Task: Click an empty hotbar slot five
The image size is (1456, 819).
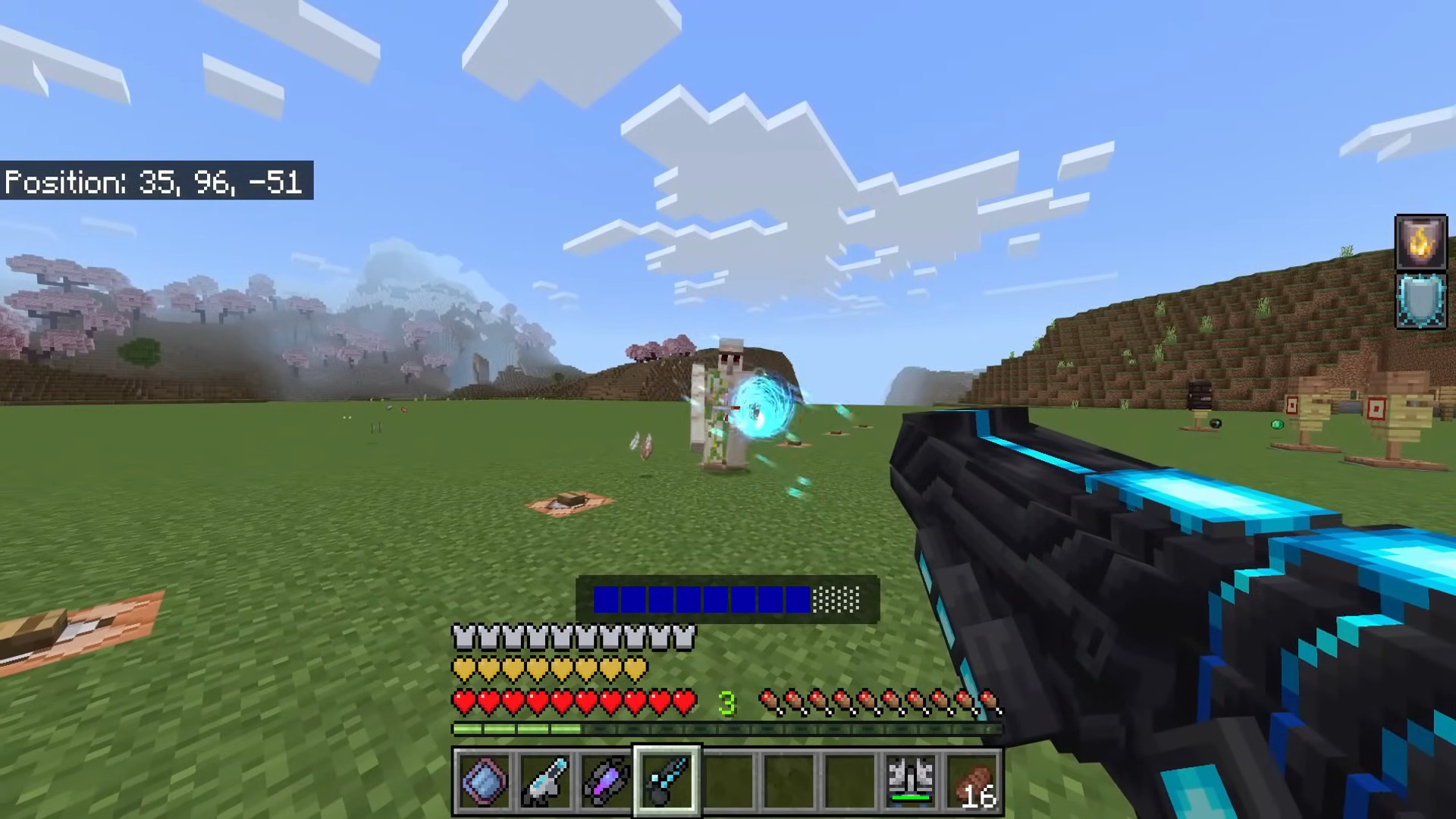Action: click(728, 782)
